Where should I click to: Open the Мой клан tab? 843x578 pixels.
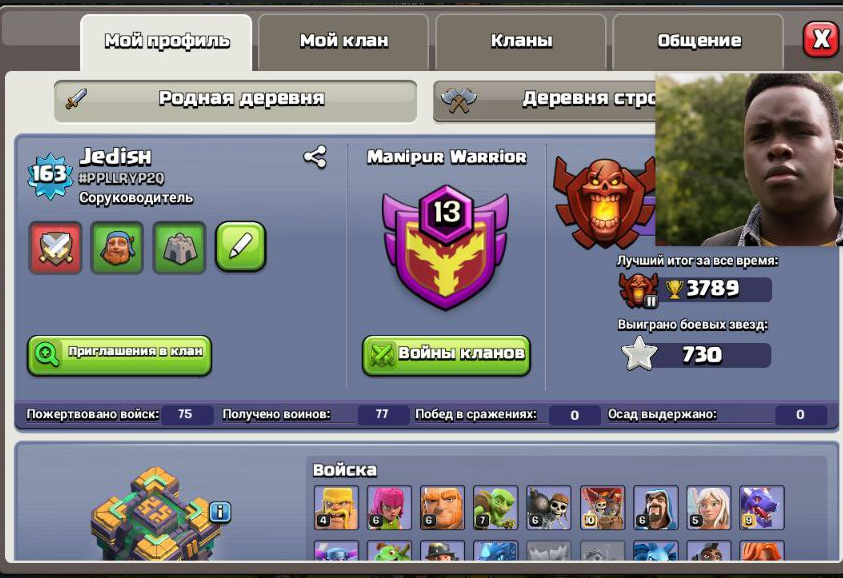click(x=343, y=42)
